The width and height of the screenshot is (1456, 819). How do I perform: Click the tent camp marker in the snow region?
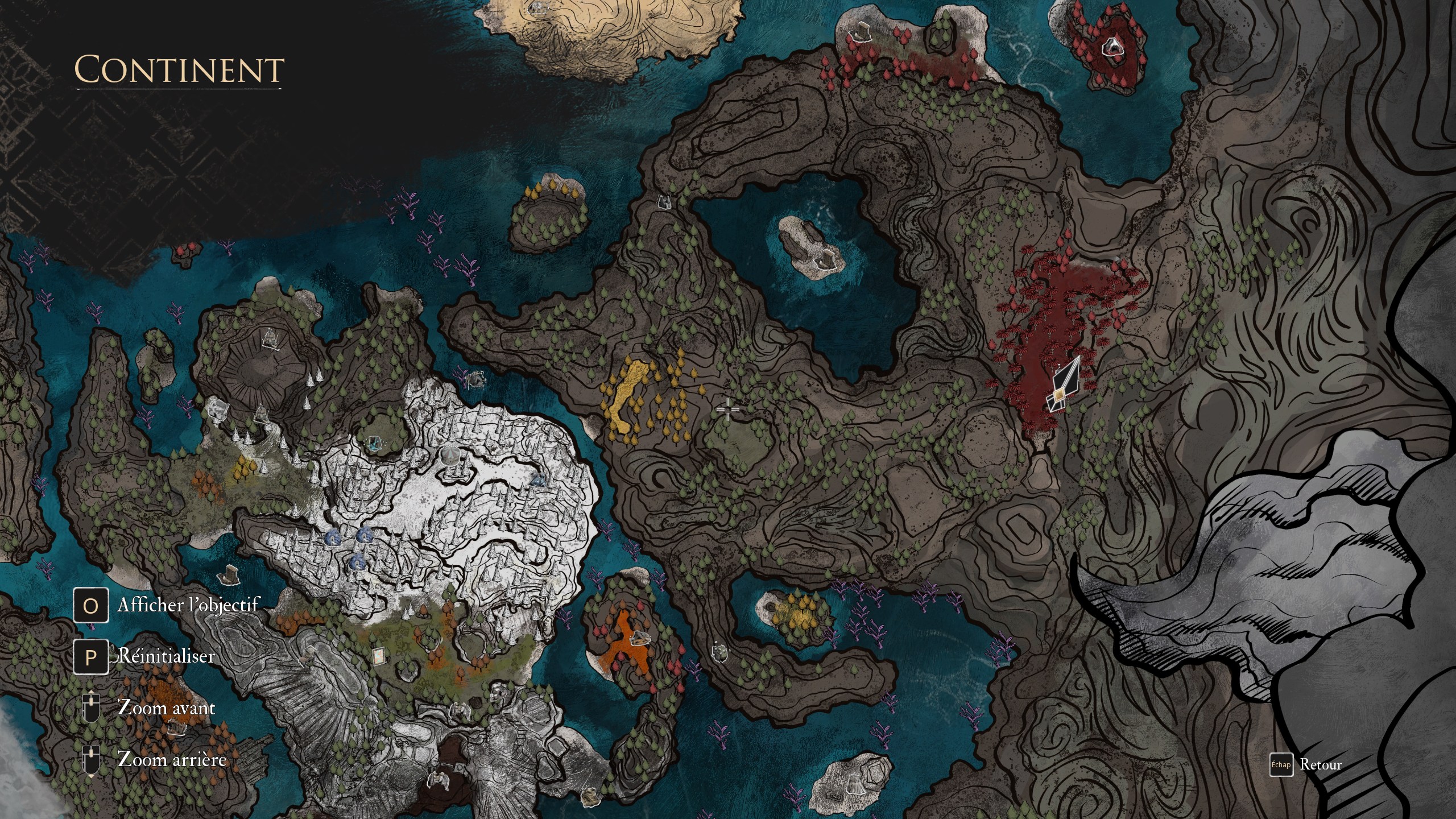coord(450,457)
